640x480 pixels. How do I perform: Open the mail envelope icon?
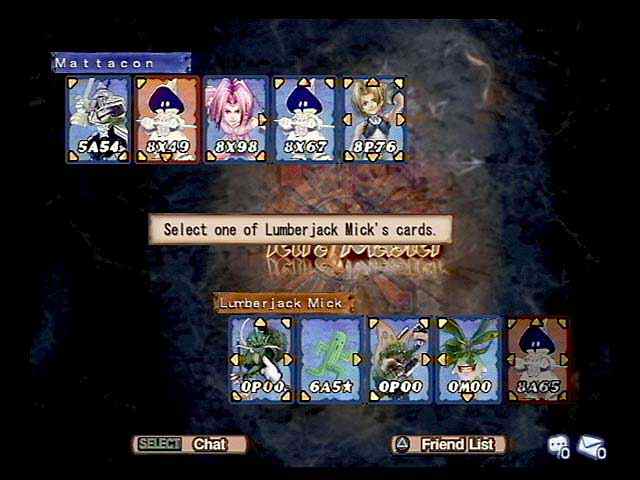(x=592, y=447)
